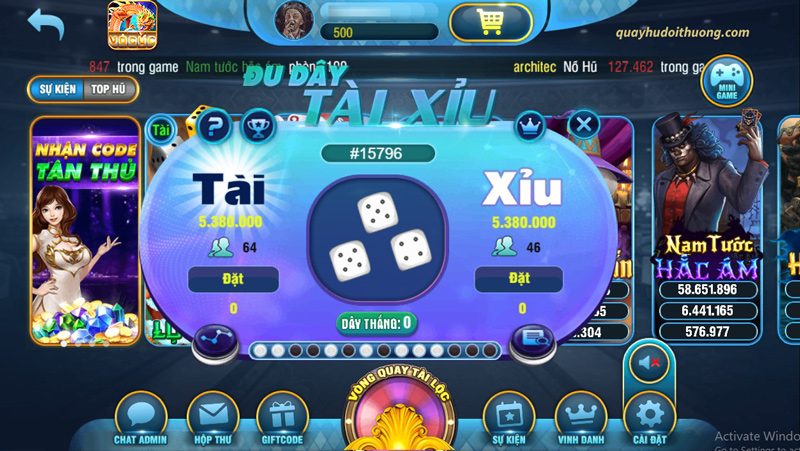Place a bet with Đặt under Tài
Viewport: 800px width, 451px height.
[x=233, y=278]
